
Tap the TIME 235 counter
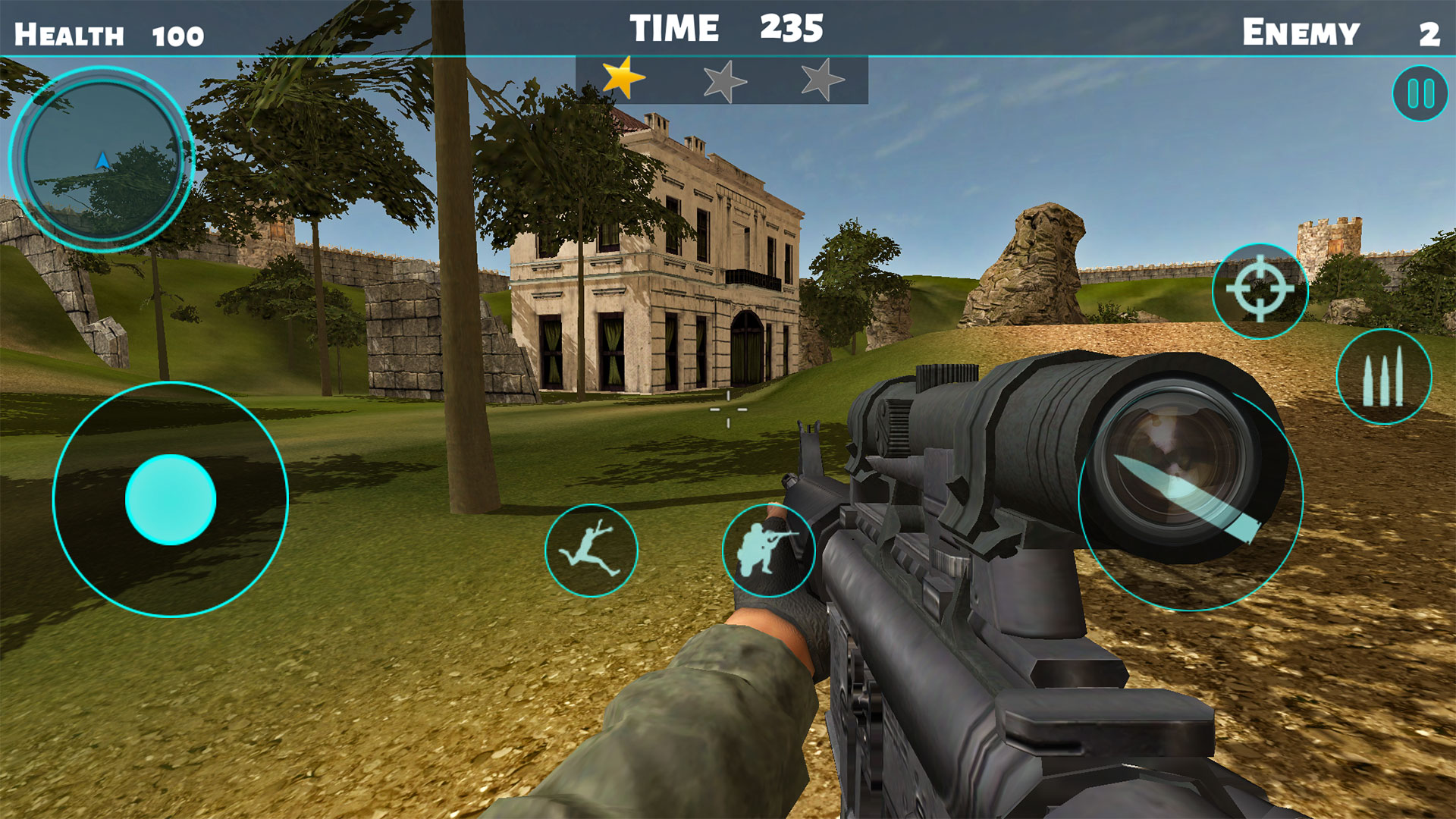pos(723,28)
